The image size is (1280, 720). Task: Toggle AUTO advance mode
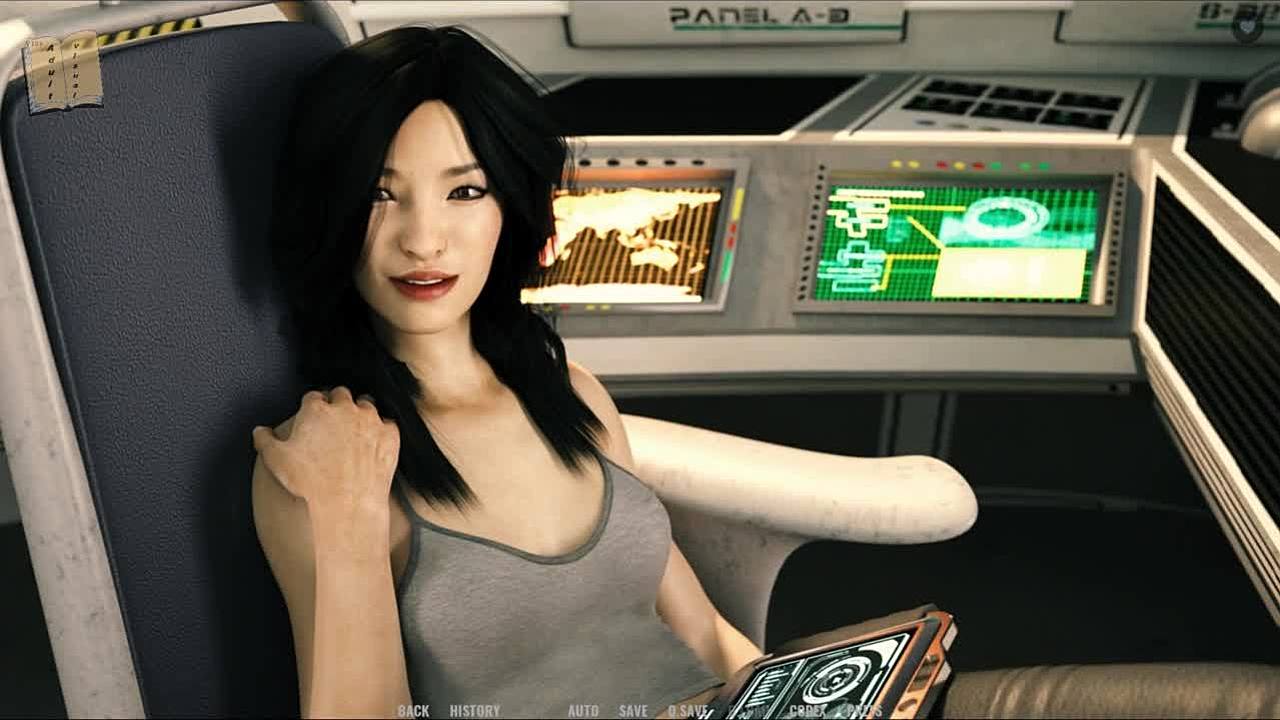tap(583, 711)
